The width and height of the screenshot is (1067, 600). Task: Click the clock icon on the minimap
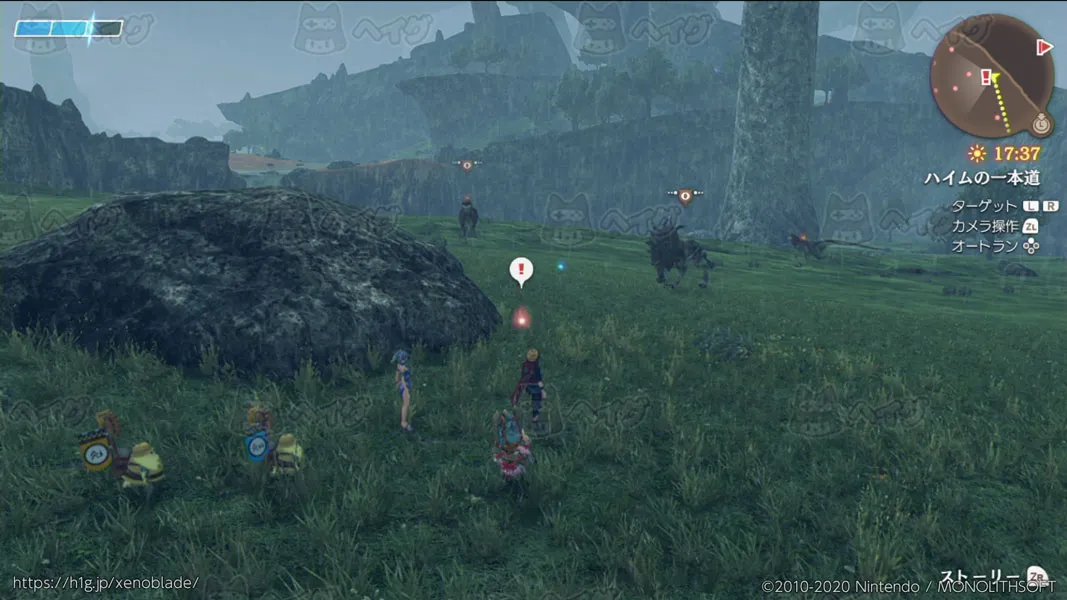pos(1041,125)
